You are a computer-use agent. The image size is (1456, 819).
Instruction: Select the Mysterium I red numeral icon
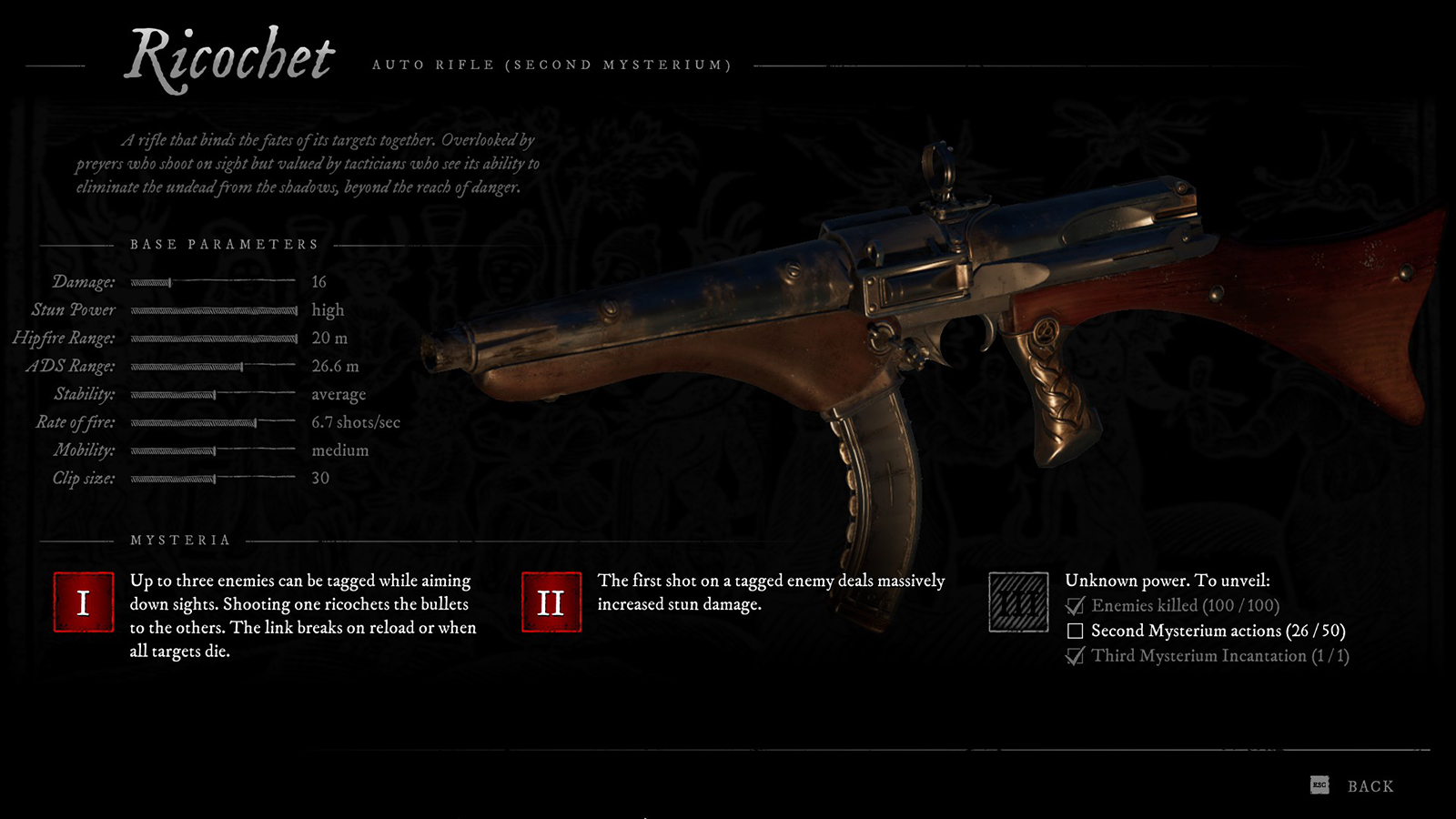[x=83, y=602]
